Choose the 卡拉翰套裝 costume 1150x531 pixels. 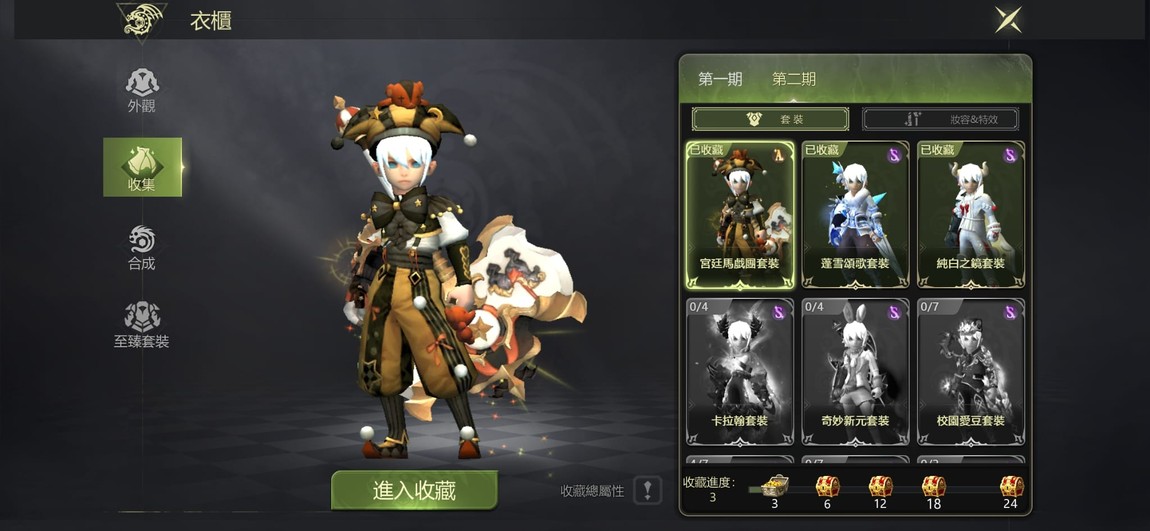click(x=740, y=370)
